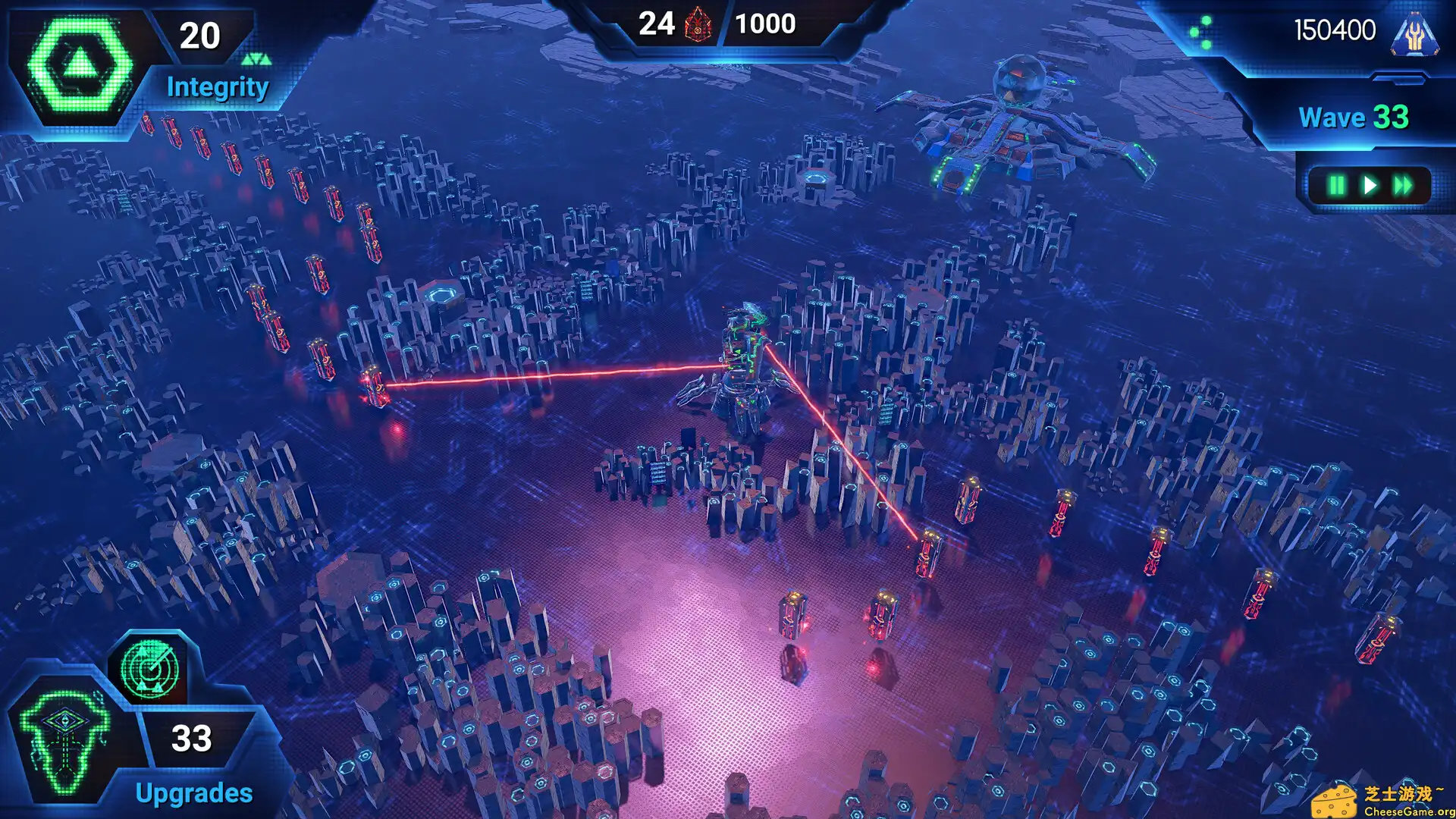Open the gold tower emblem icon
Viewport: 1456px width, 819px height.
1414,35
